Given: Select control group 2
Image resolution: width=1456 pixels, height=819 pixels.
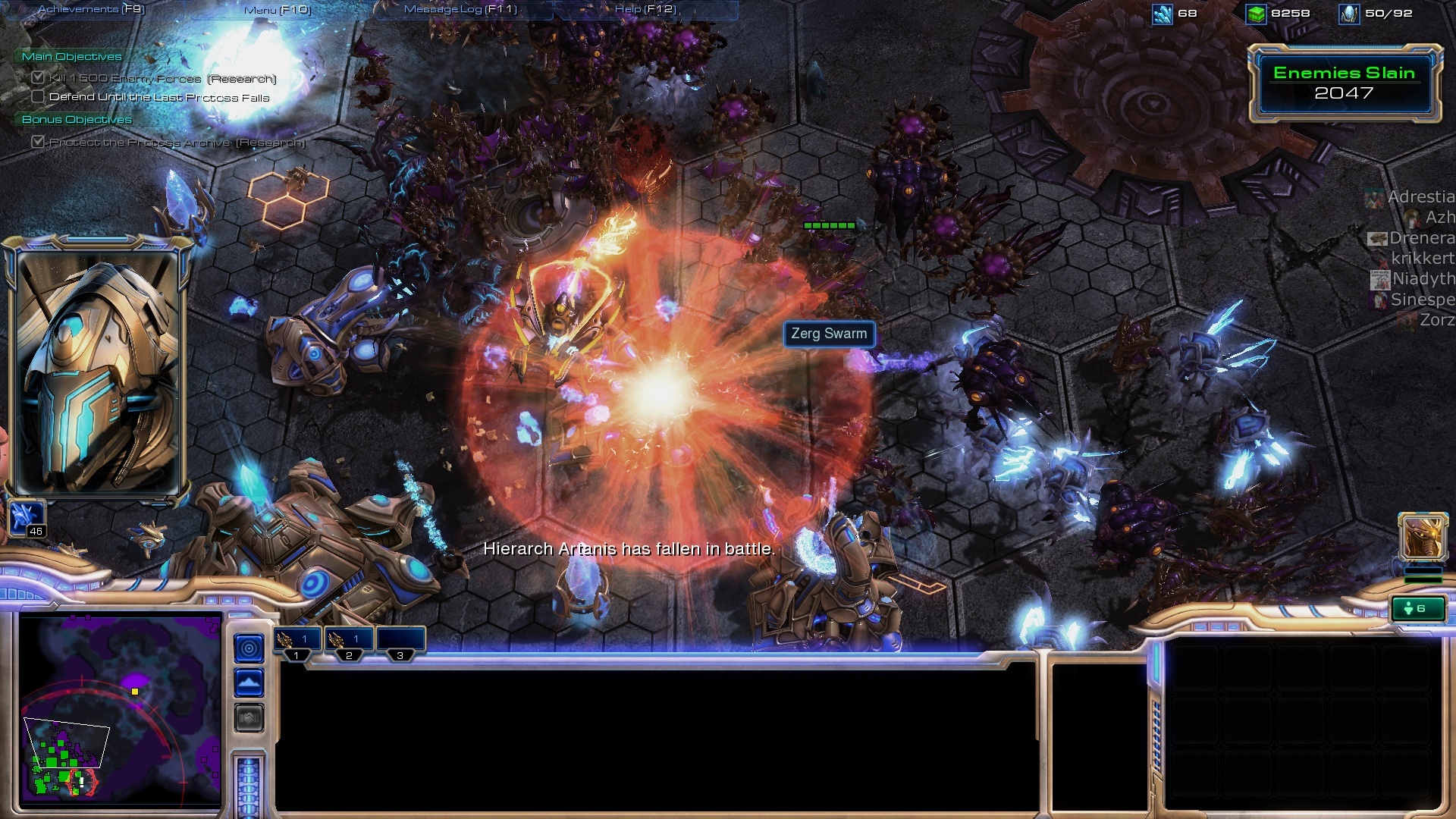Looking at the screenshot, I should [350, 642].
